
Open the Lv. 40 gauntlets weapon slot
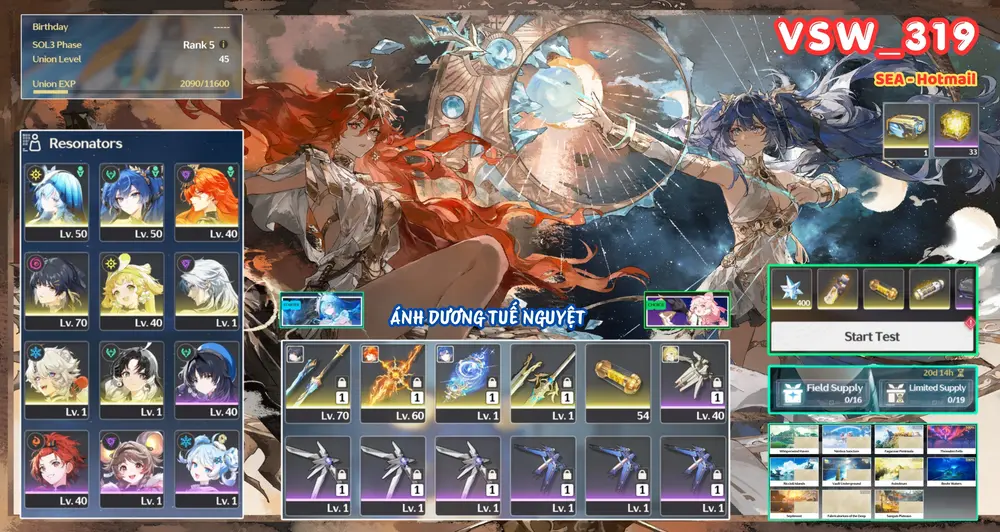click(x=694, y=382)
